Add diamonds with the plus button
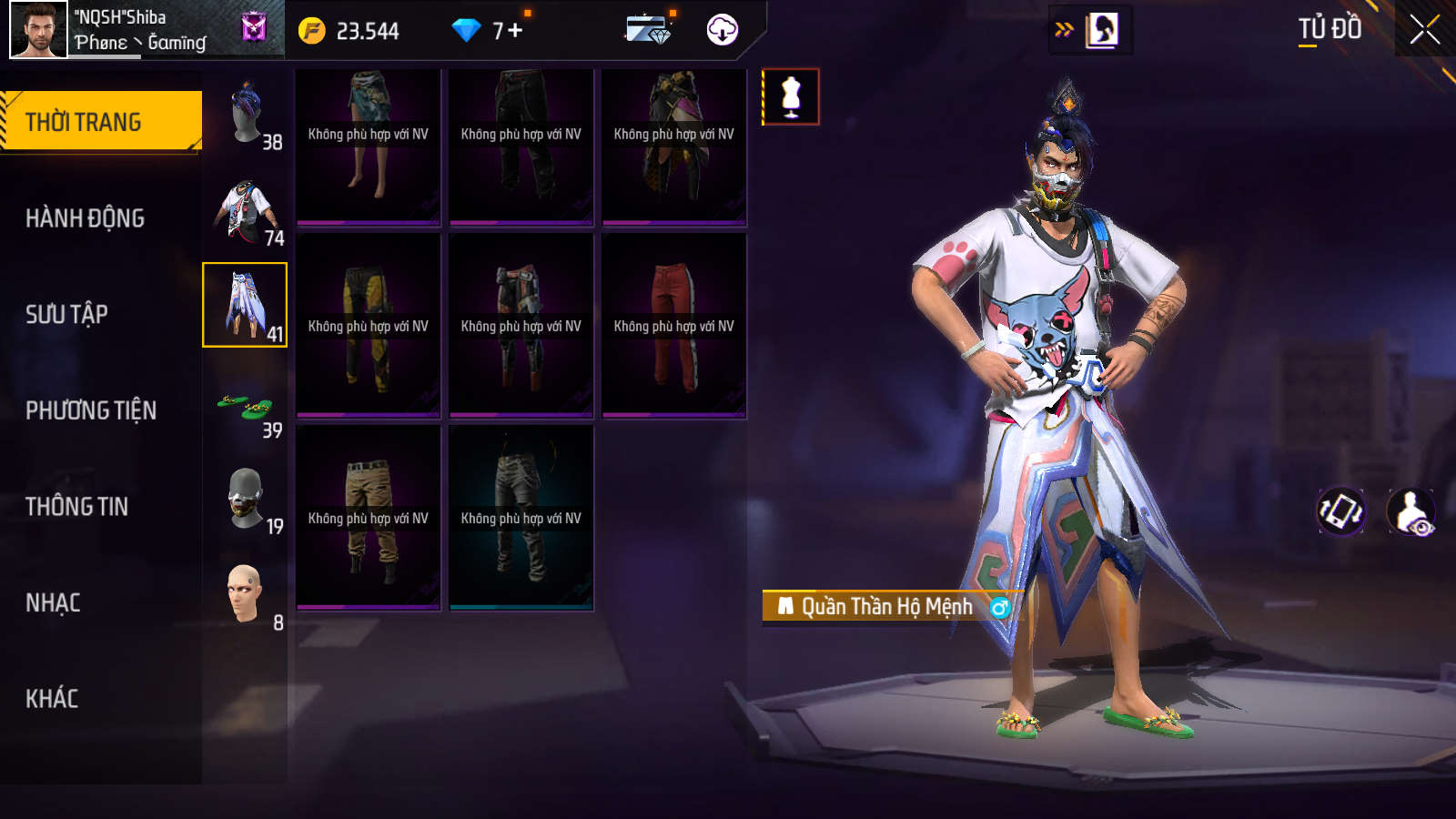The height and width of the screenshot is (819, 1456). coord(515,30)
